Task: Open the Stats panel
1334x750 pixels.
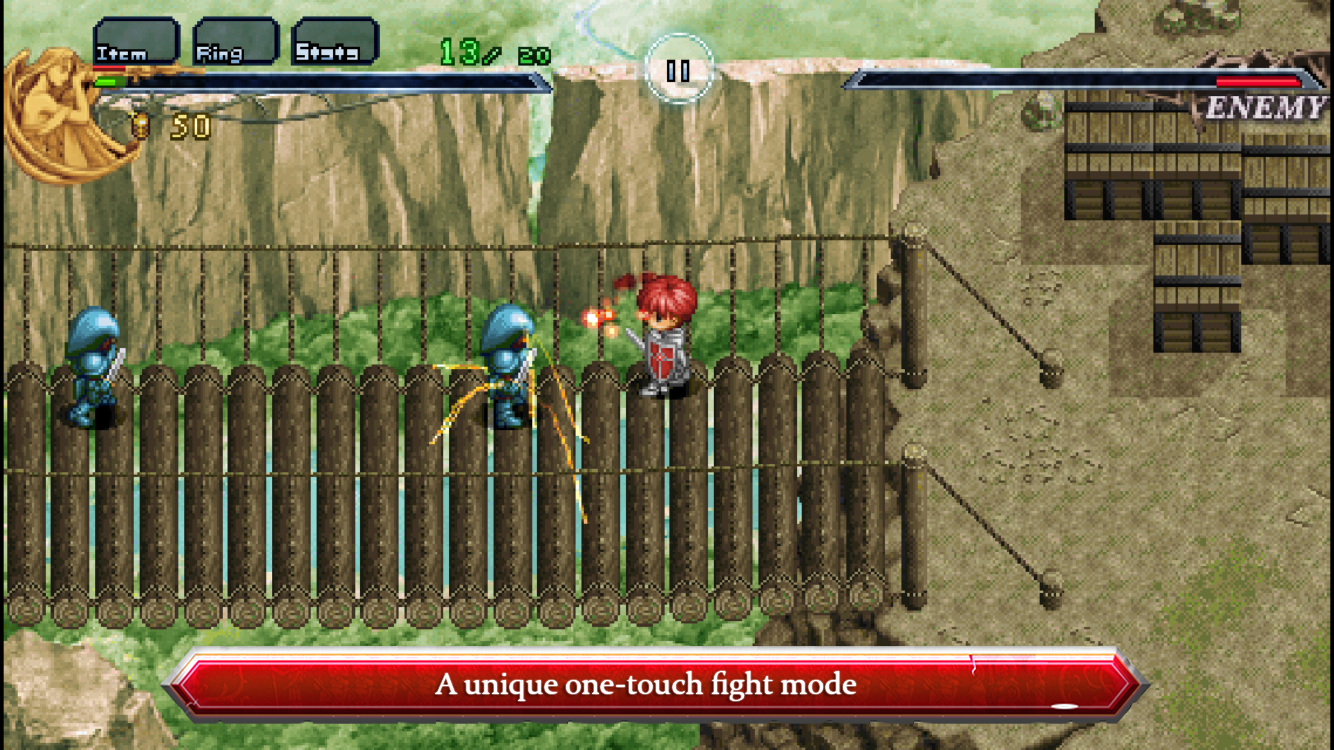Action: tap(334, 42)
